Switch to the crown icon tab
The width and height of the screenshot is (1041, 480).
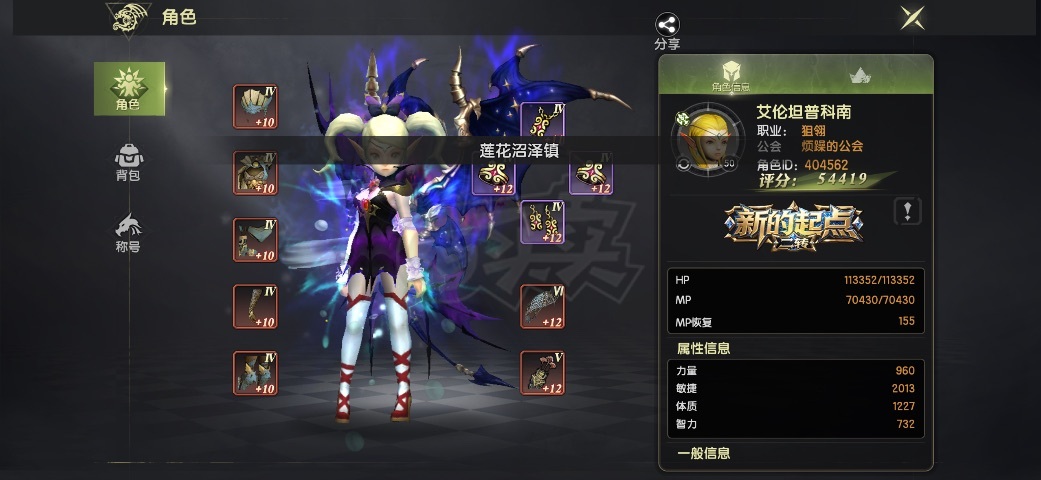(859, 76)
